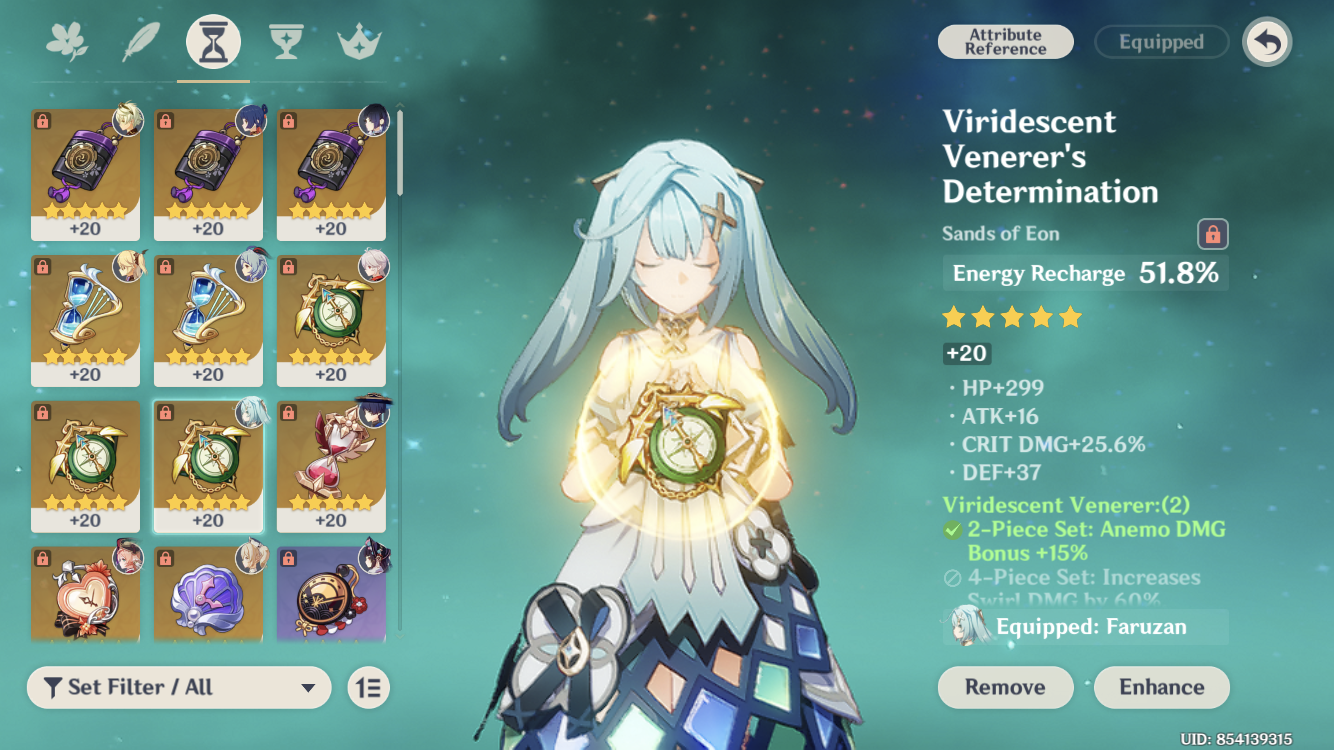Click the Remove button
Image resolution: width=1334 pixels, height=750 pixels.
(1005, 687)
